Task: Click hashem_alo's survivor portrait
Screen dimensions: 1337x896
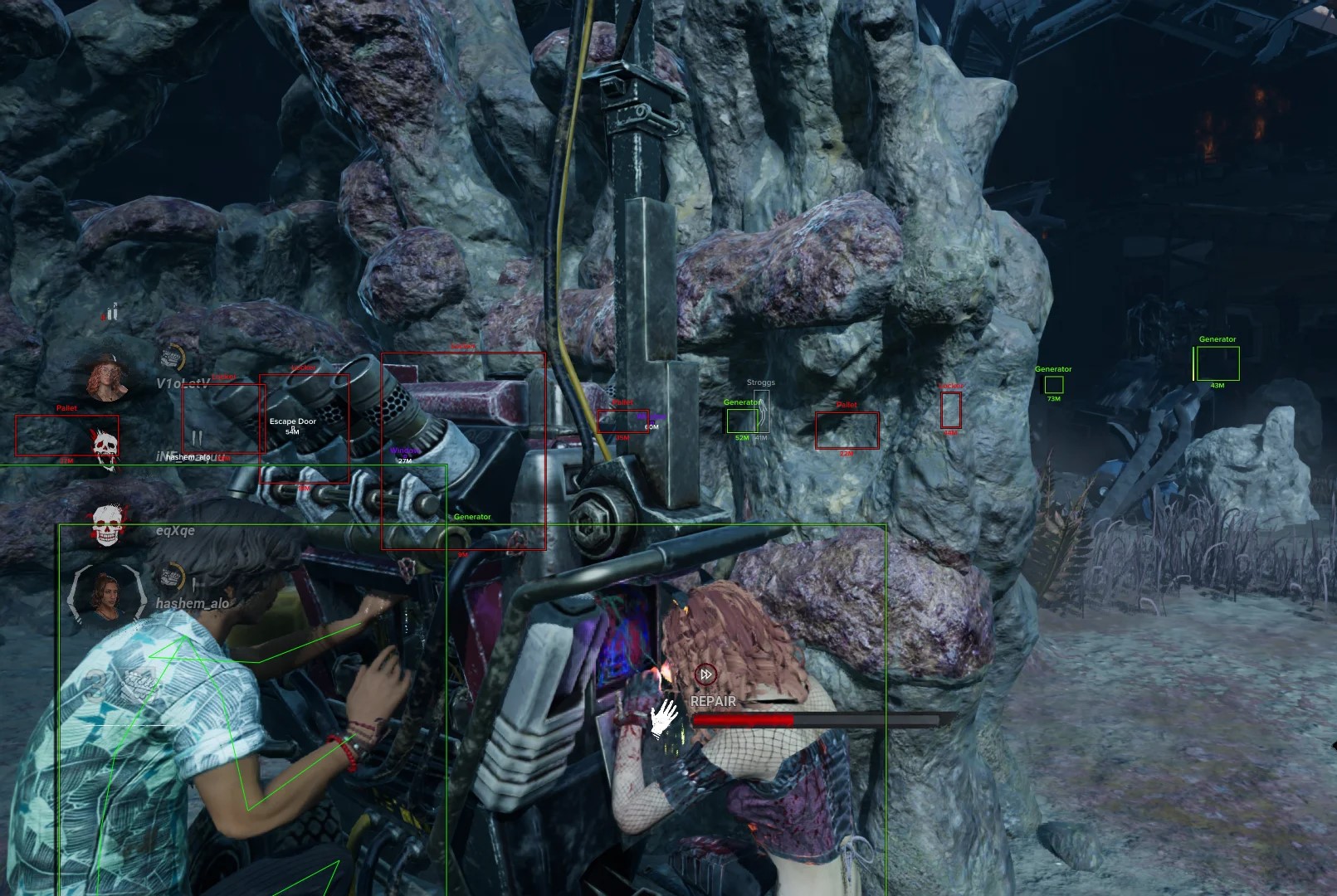Action: click(x=105, y=596)
